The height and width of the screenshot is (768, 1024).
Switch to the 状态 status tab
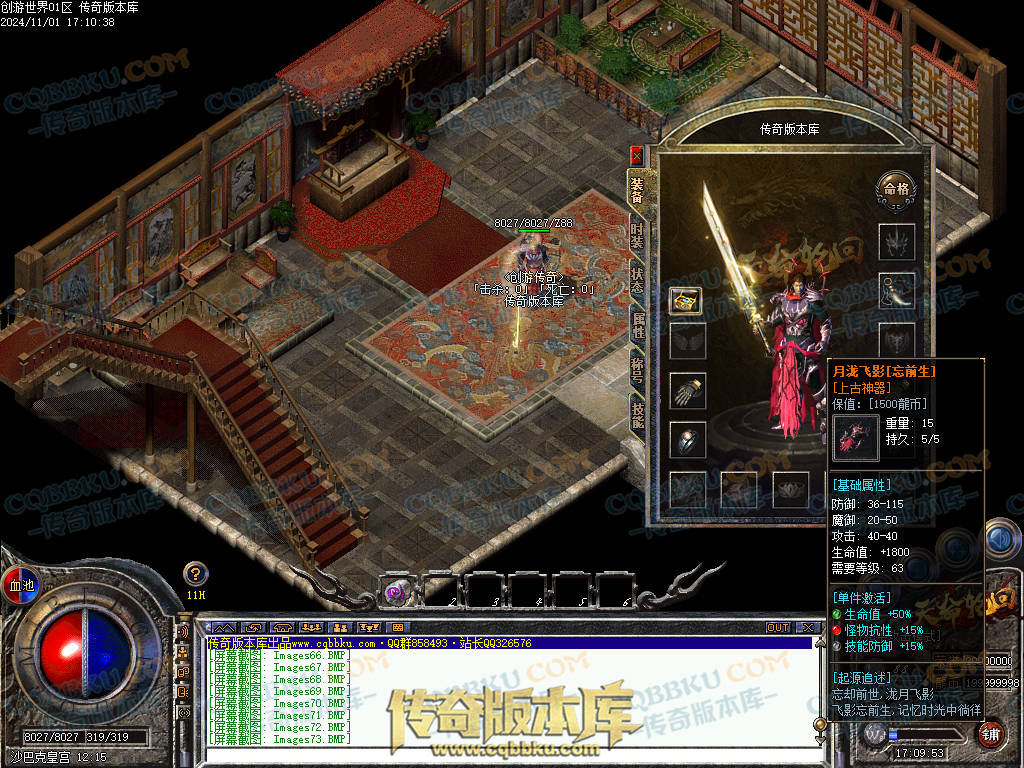tap(637, 280)
